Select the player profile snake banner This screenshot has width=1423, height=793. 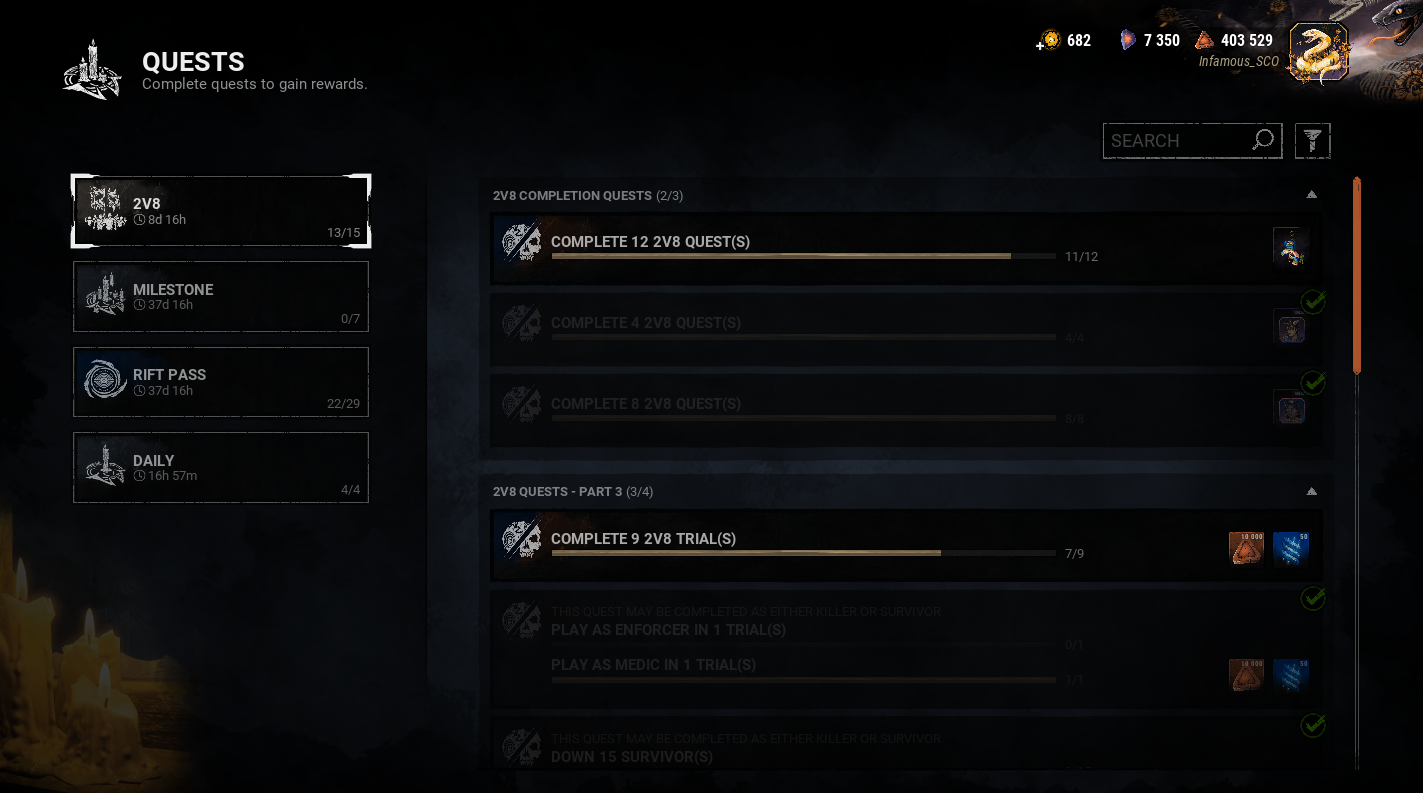coord(1317,48)
